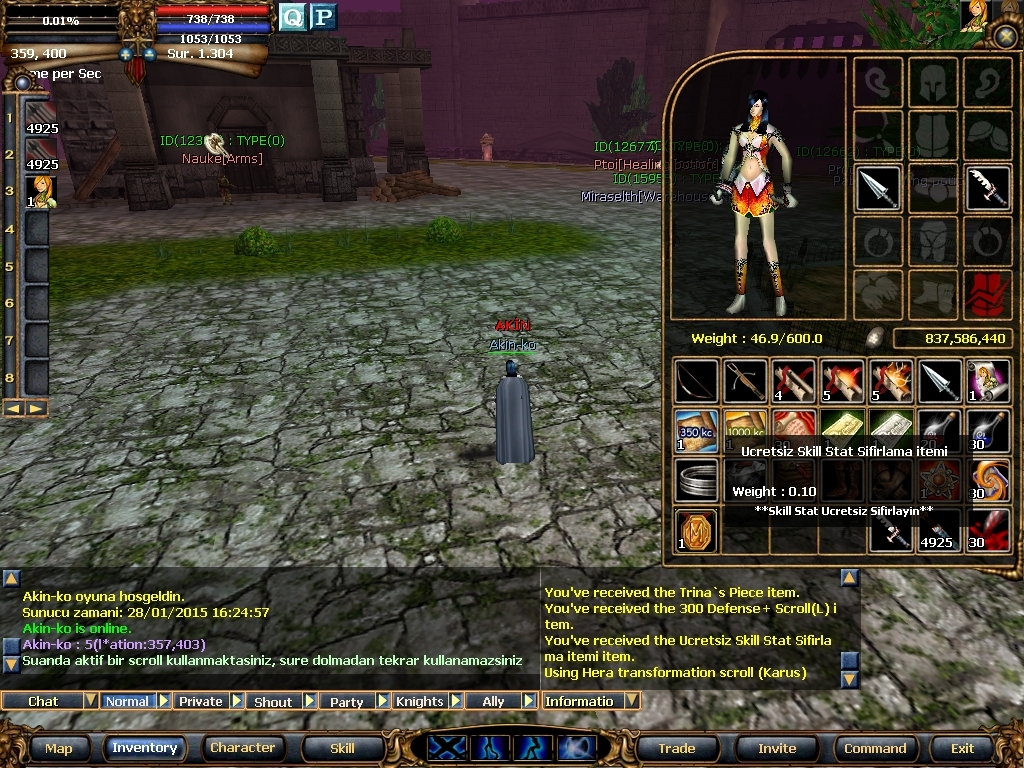Click the Invite button
Image resolution: width=1024 pixels, height=768 pixels.
coord(777,748)
